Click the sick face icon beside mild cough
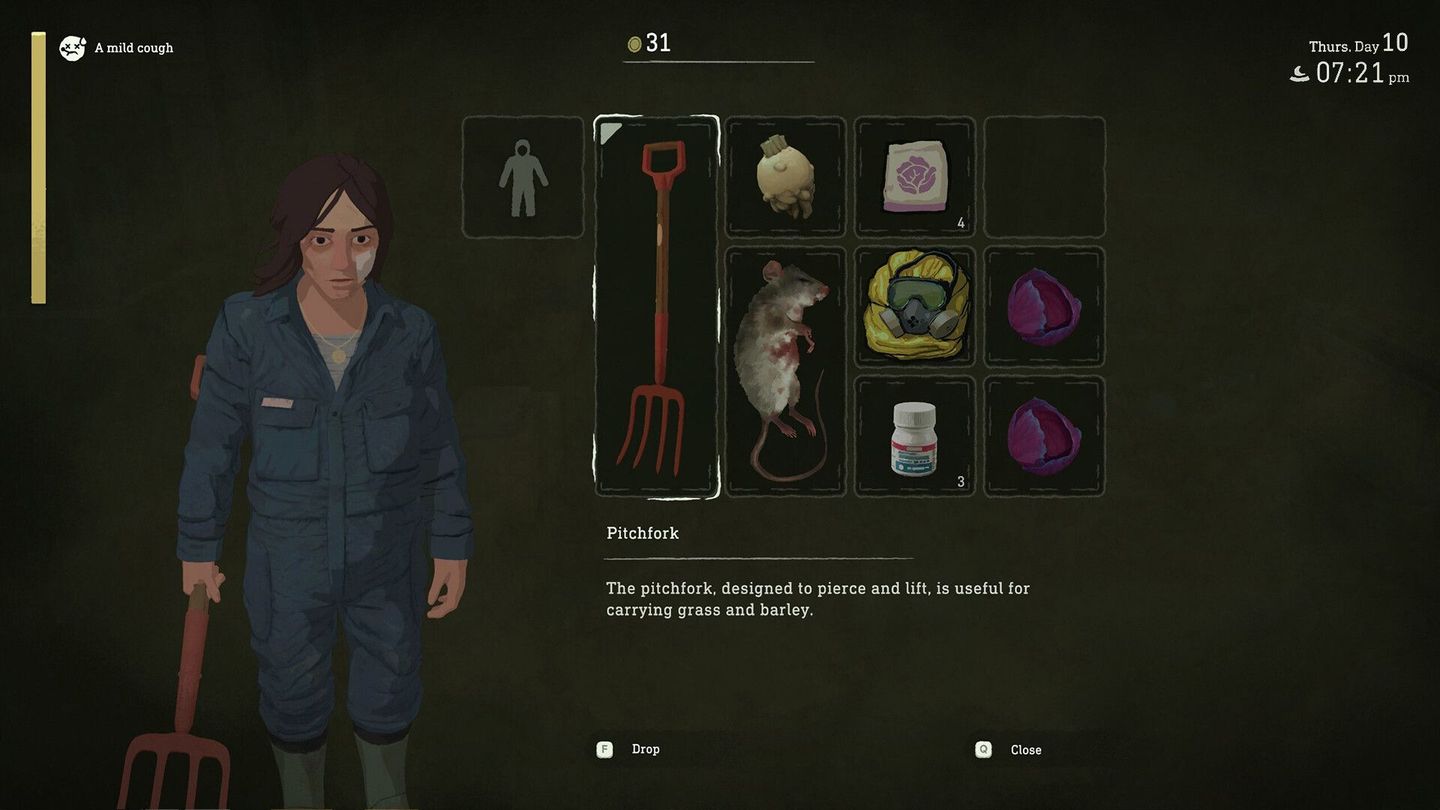This screenshot has width=1440, height=810. 71,47
